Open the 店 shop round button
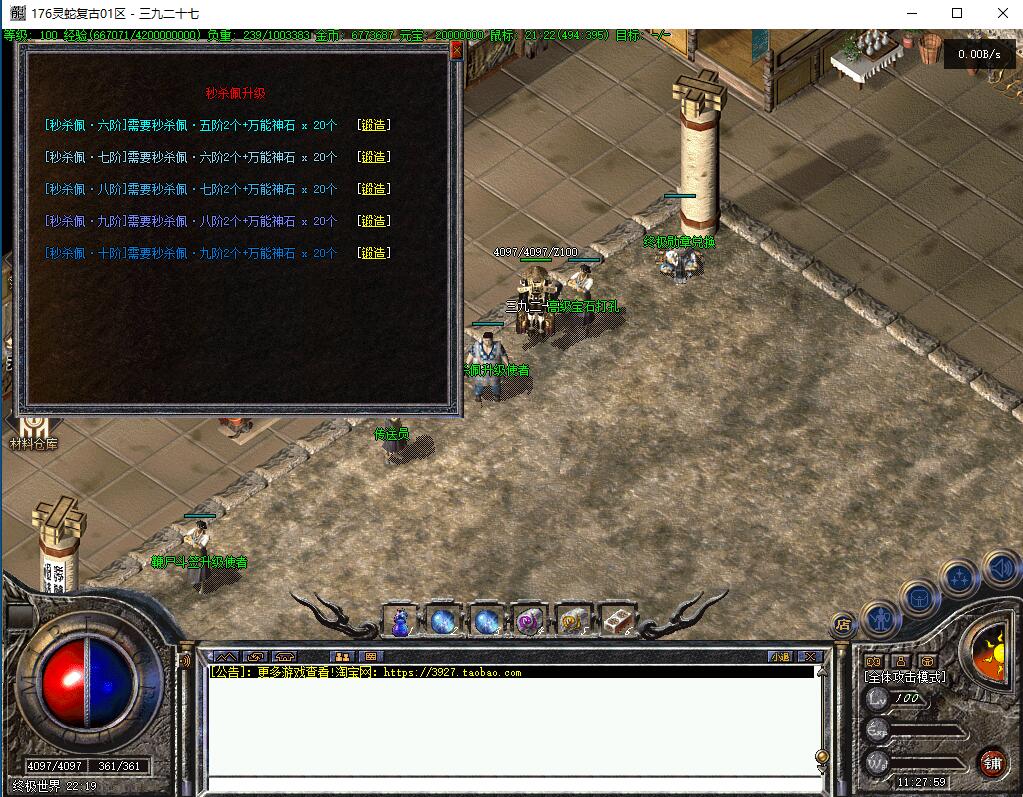Screen dimensions: 1023x797 tap(843, 624)
